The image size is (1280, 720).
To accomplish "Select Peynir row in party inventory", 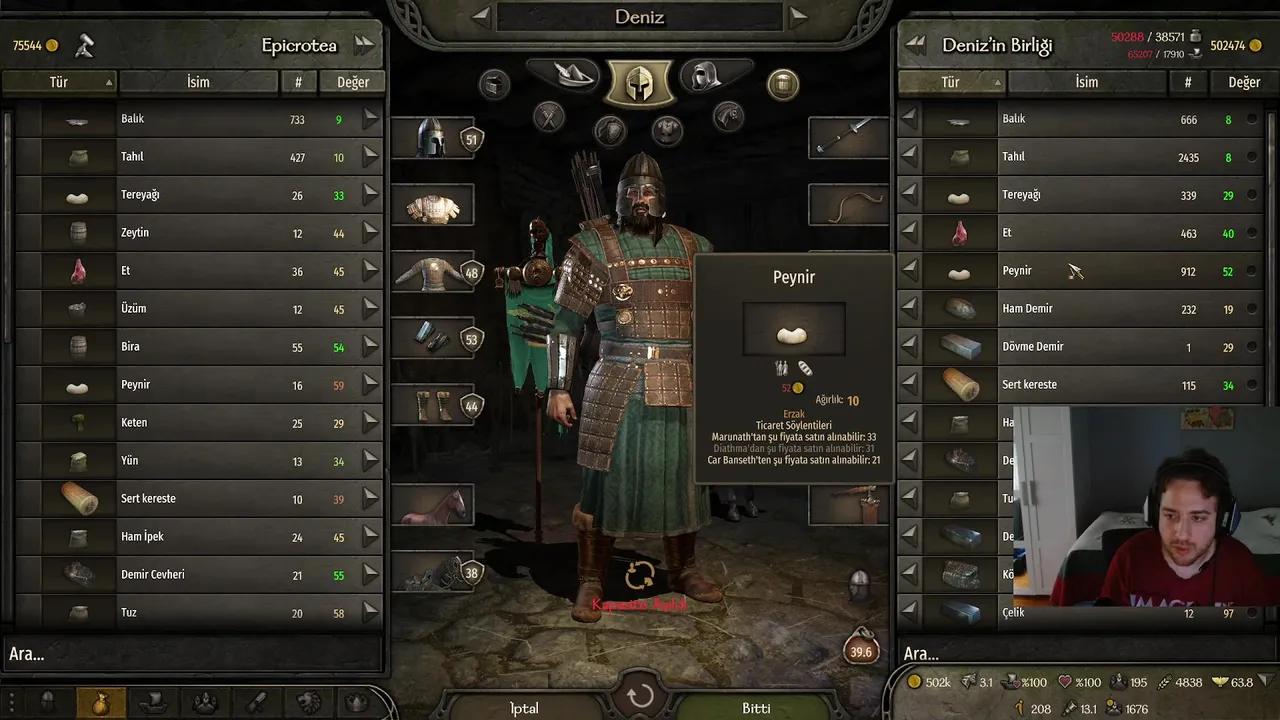I will [x=1080, y=271].
